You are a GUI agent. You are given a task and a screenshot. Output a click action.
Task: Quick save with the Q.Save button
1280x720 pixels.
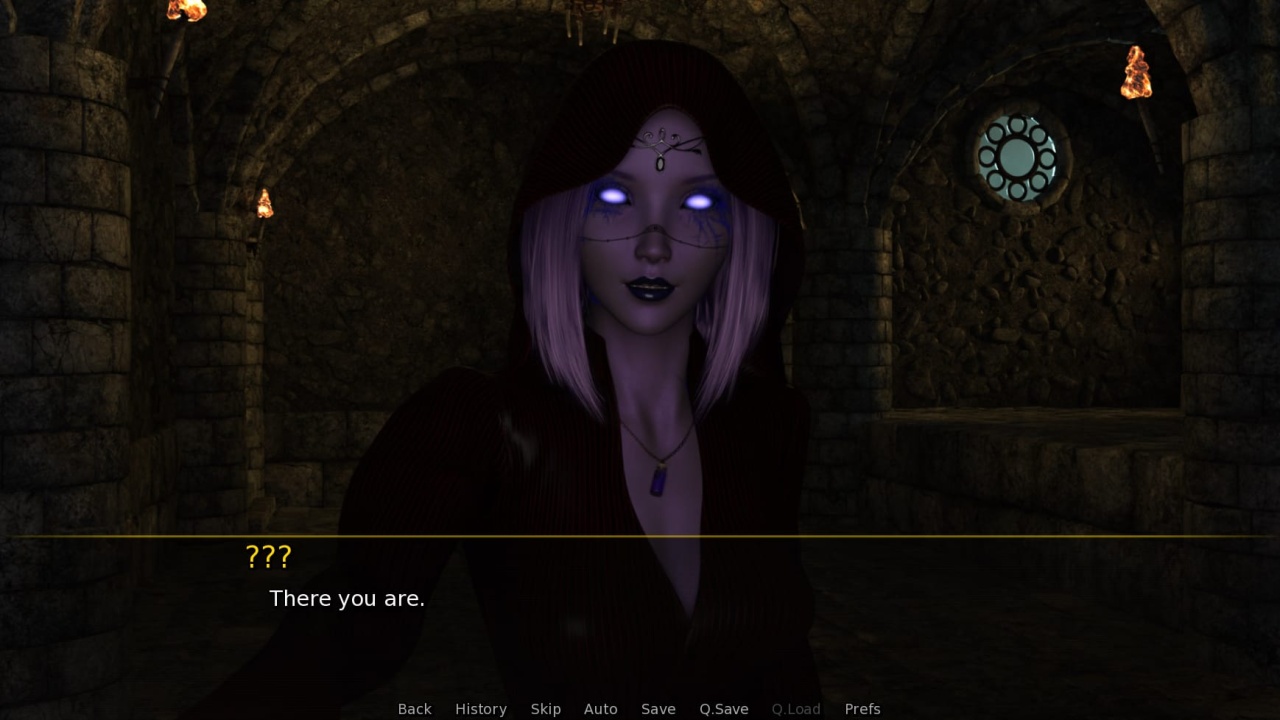click(x=724, y=709)
